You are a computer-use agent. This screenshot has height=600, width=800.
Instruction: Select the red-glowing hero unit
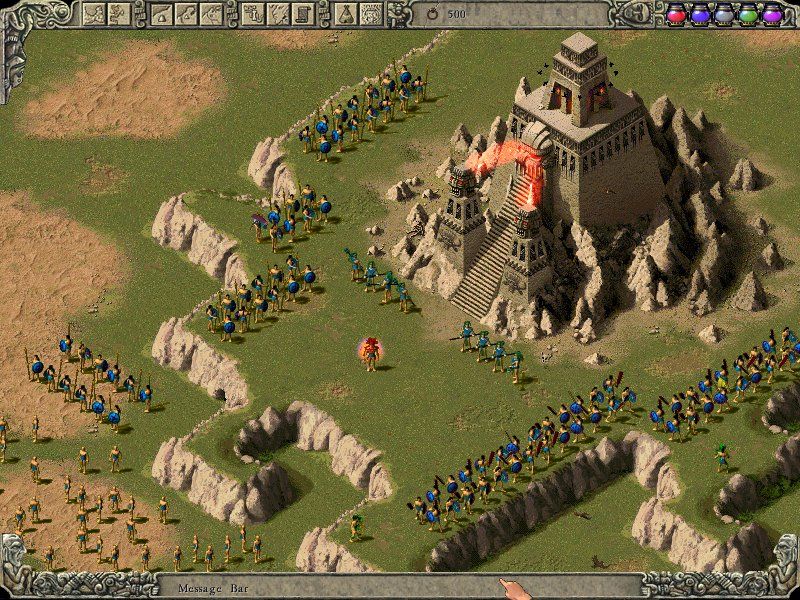pyautogui.click(x=371, y=352)
